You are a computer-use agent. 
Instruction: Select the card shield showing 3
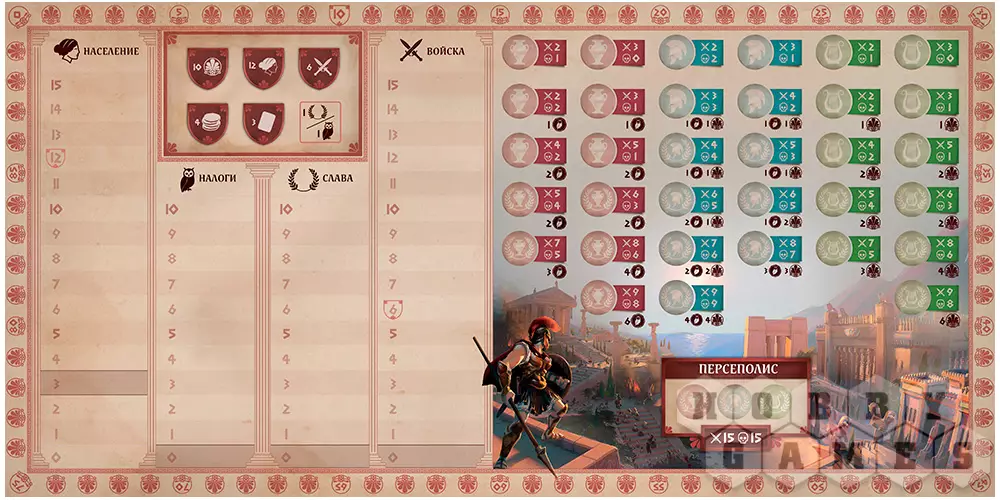tap(259, 122)
